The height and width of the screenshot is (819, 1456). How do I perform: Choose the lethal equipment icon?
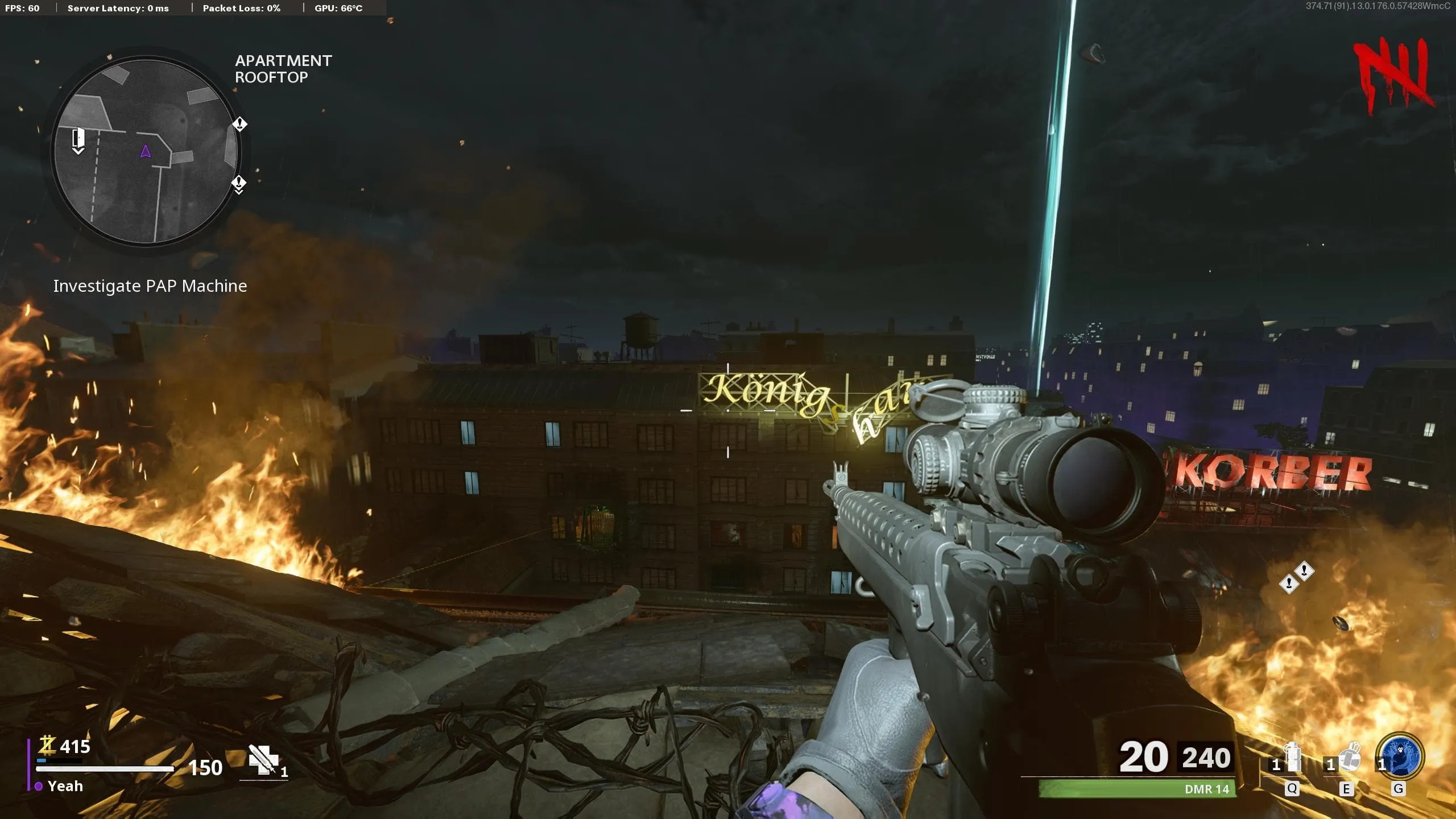[1349, 758]
